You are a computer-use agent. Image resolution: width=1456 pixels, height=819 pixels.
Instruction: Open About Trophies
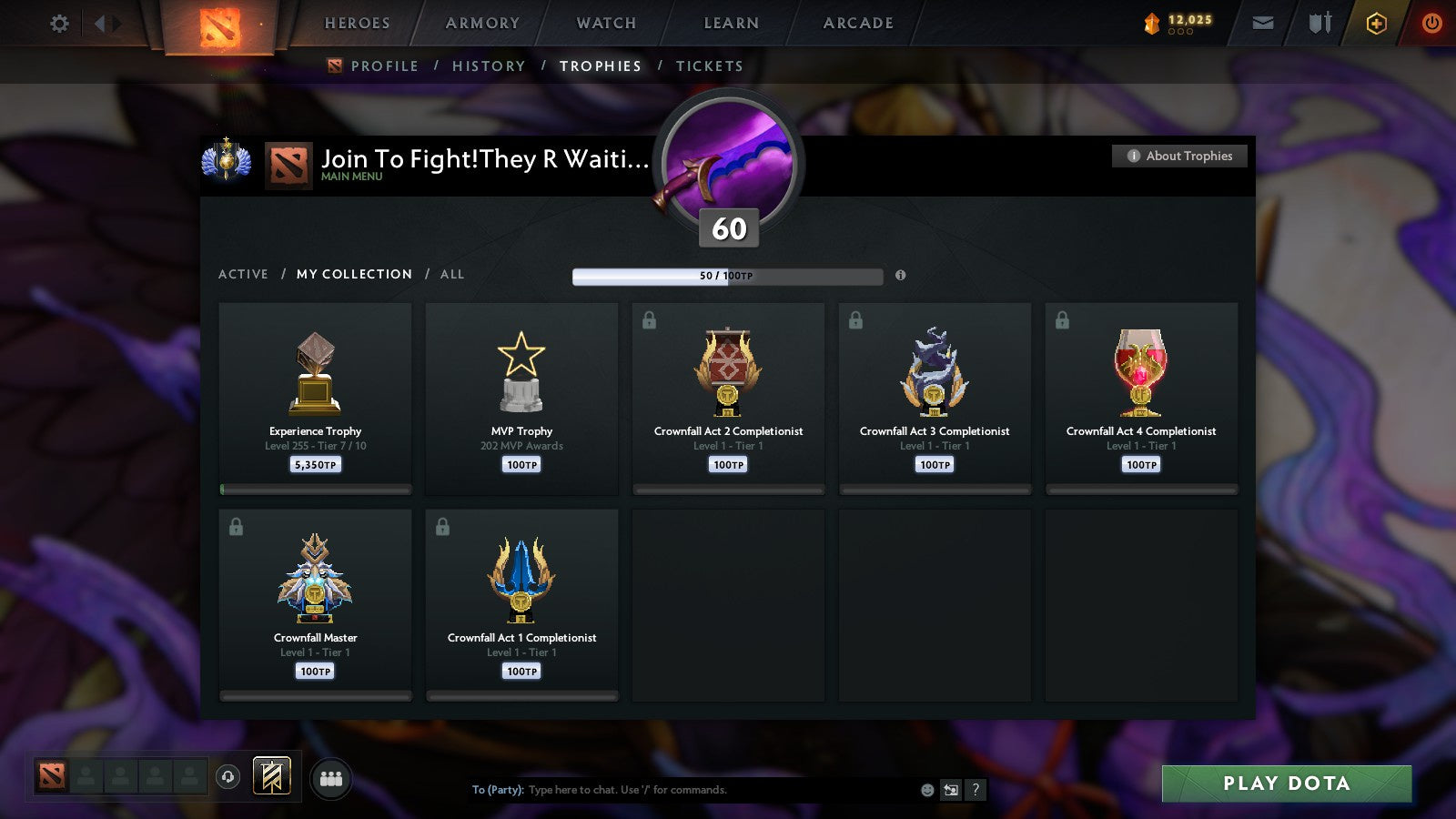tap(1178, 156)
